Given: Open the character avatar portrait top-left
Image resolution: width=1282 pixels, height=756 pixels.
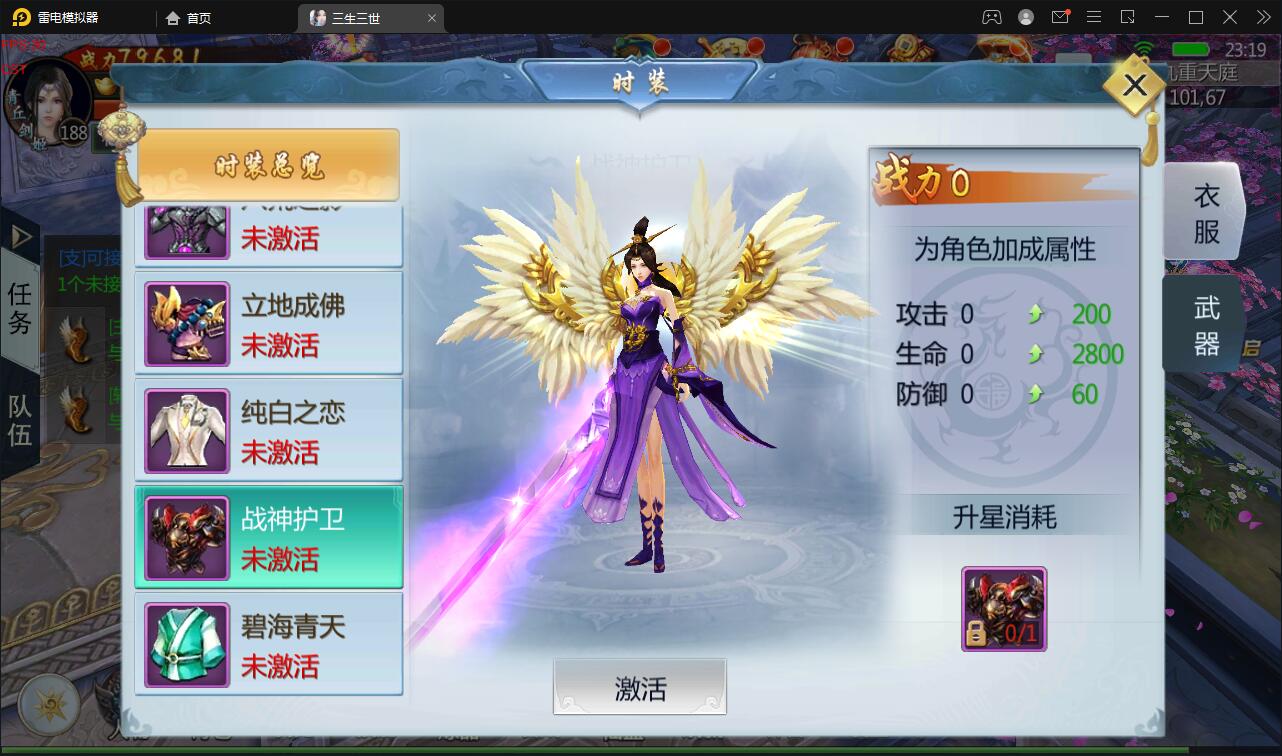Looking at the screenshot, I should pyautogui.click(x=45, y=100).
